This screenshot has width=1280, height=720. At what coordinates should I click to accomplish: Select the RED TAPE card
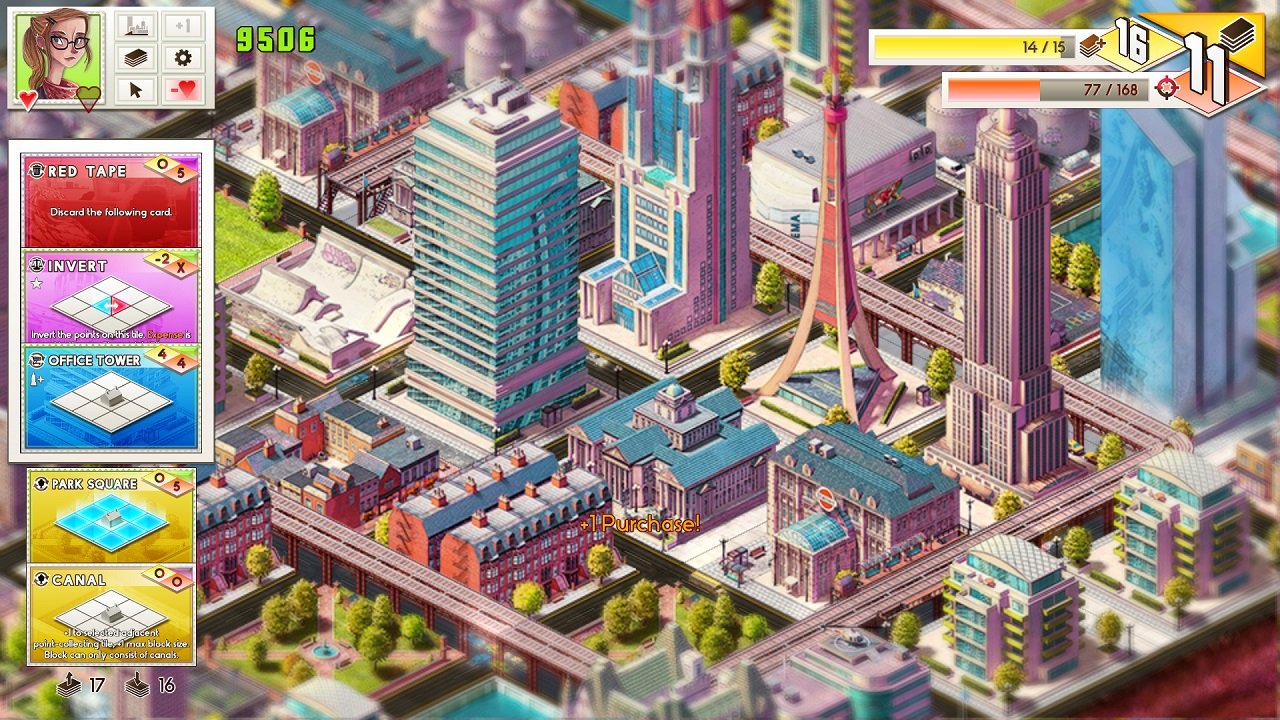tap(112, 195)
